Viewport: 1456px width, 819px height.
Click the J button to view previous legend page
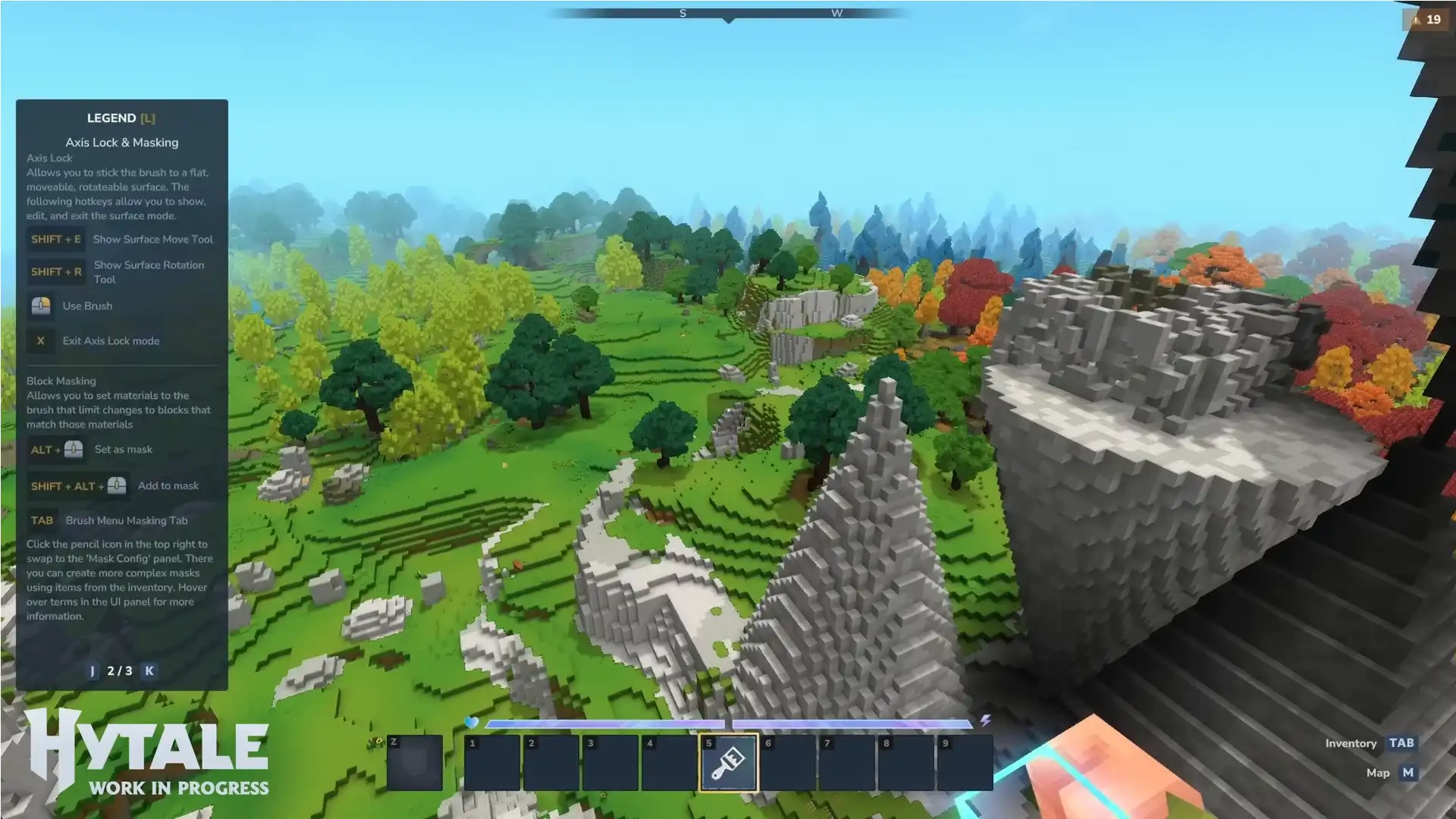click(93, 670)
